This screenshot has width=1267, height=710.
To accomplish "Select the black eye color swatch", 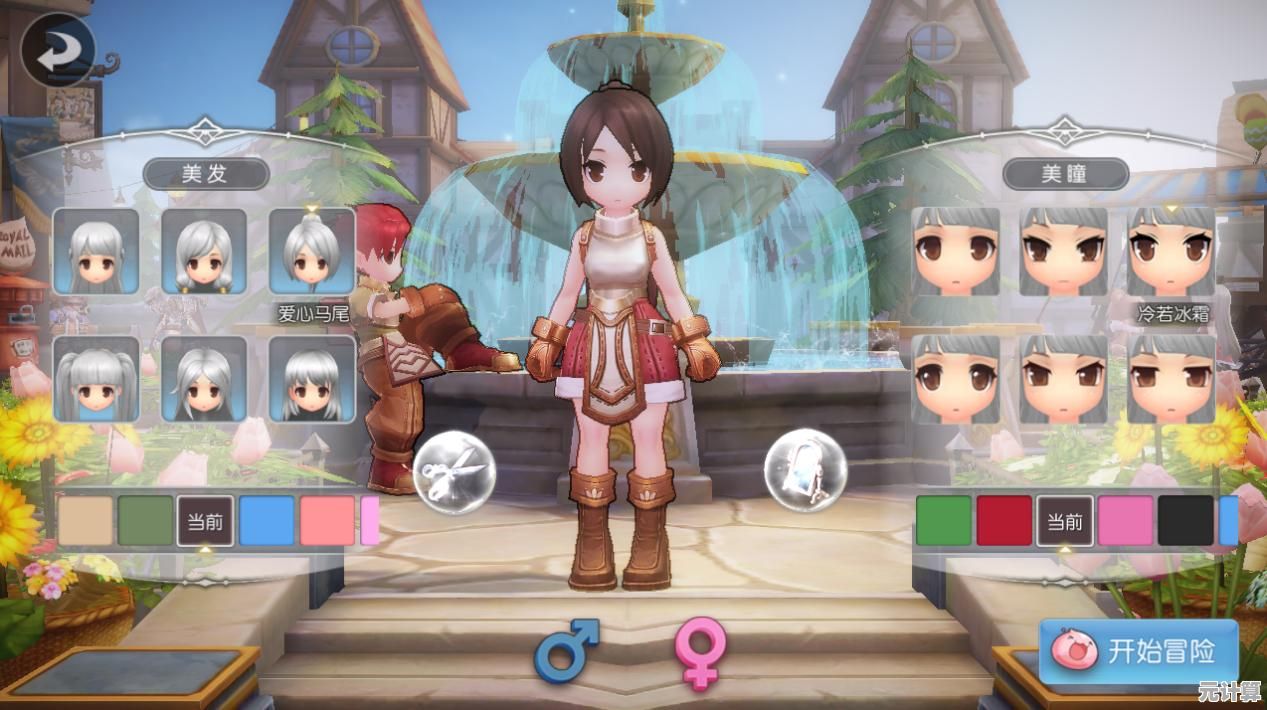I will 1185,521.
